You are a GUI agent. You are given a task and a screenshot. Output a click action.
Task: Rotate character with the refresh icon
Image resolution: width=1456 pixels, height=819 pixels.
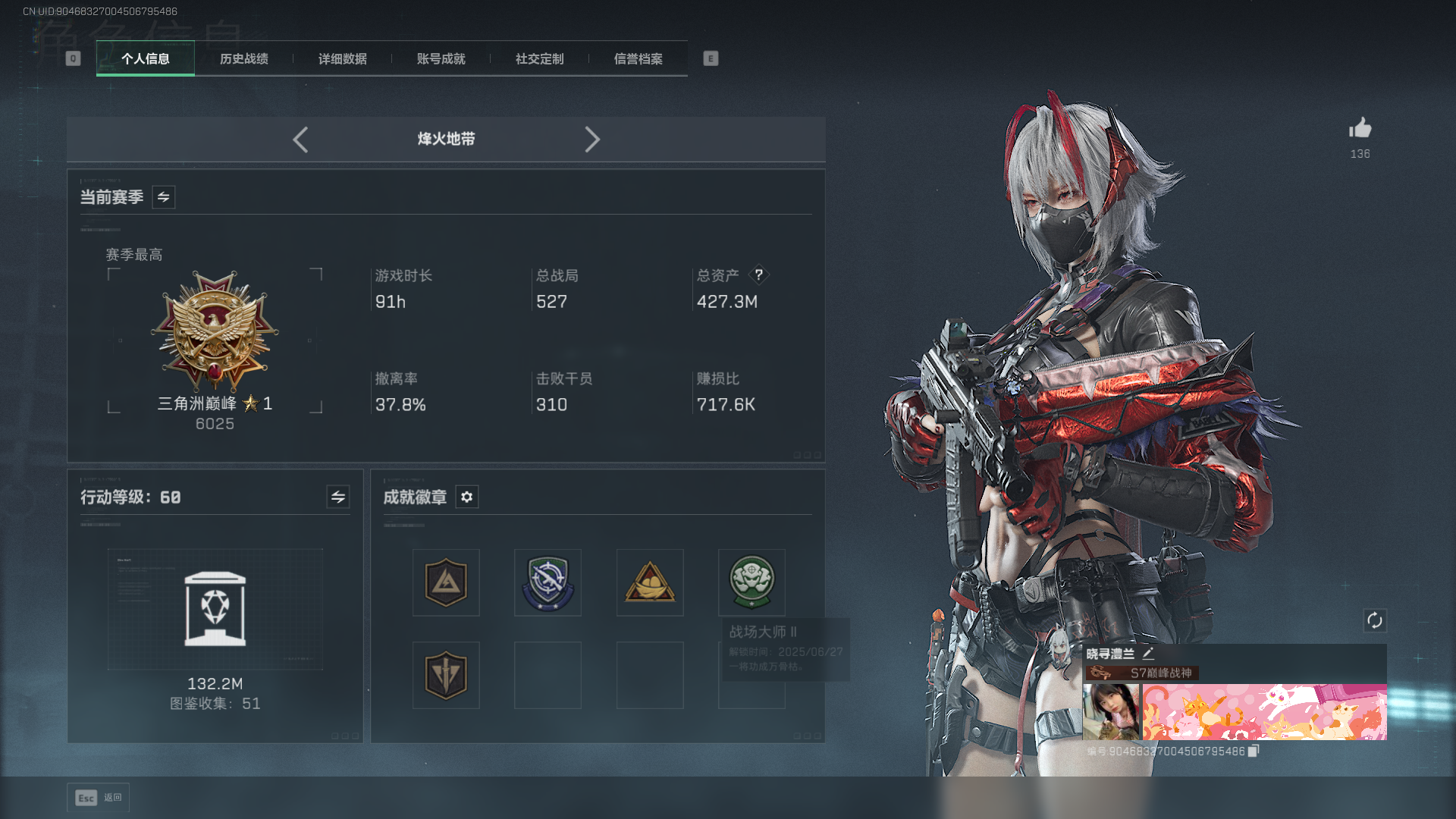[1374, 620]
